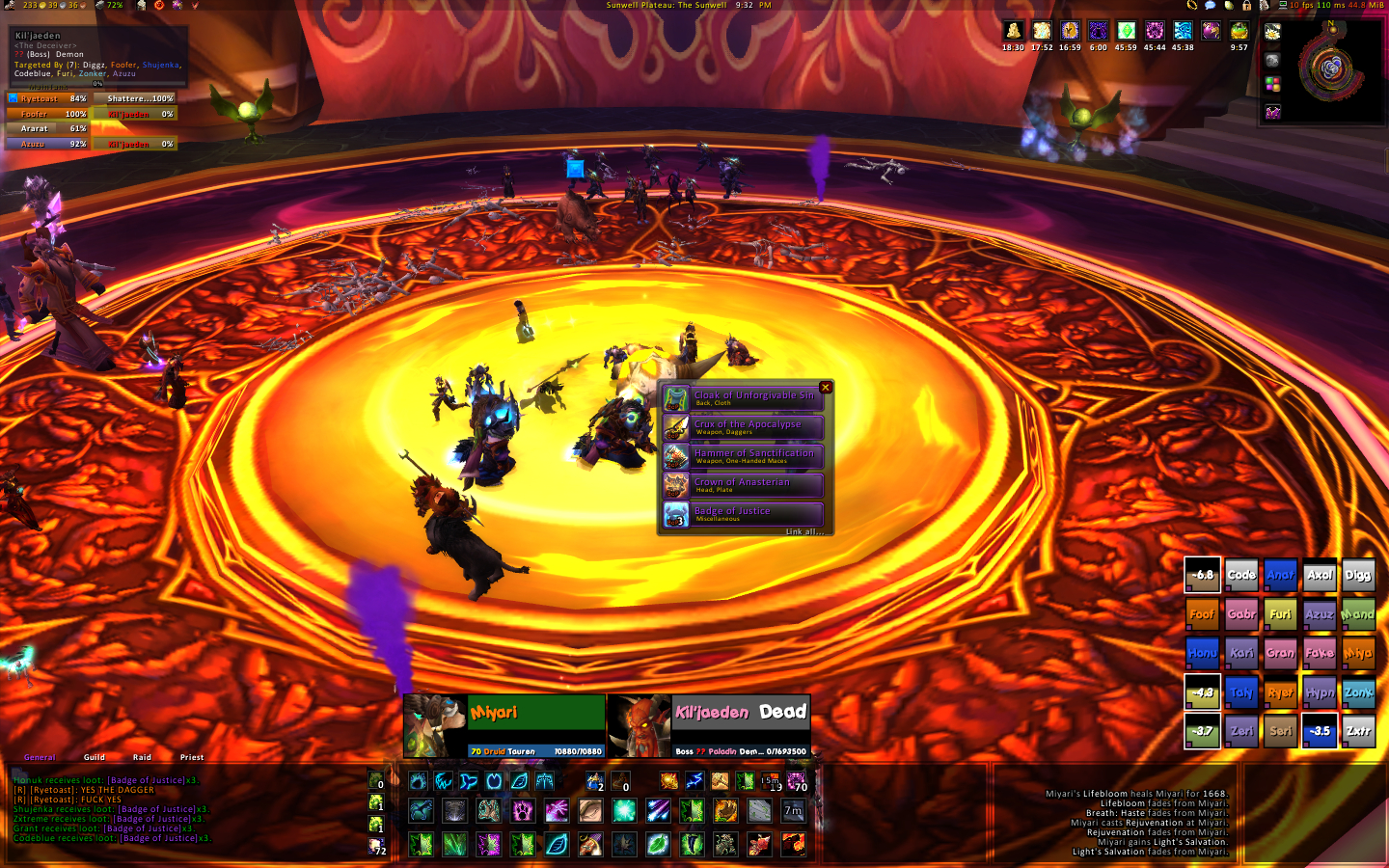Select raid member 'Code' in raid grid
The image size is (1389, 868).
click(x=1241, y=575)
